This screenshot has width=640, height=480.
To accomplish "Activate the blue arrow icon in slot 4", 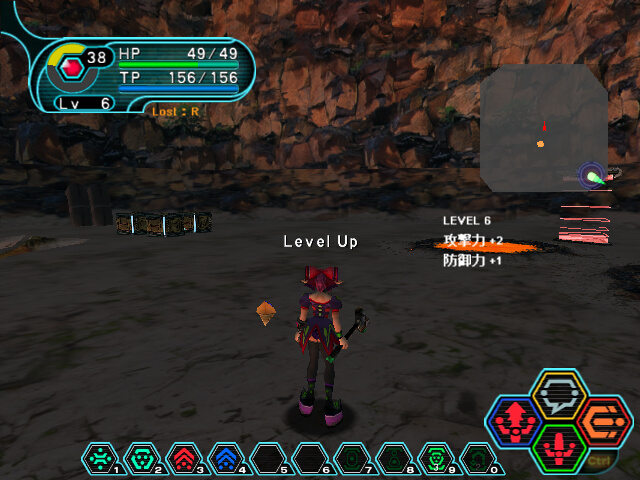I will (225, 457).
